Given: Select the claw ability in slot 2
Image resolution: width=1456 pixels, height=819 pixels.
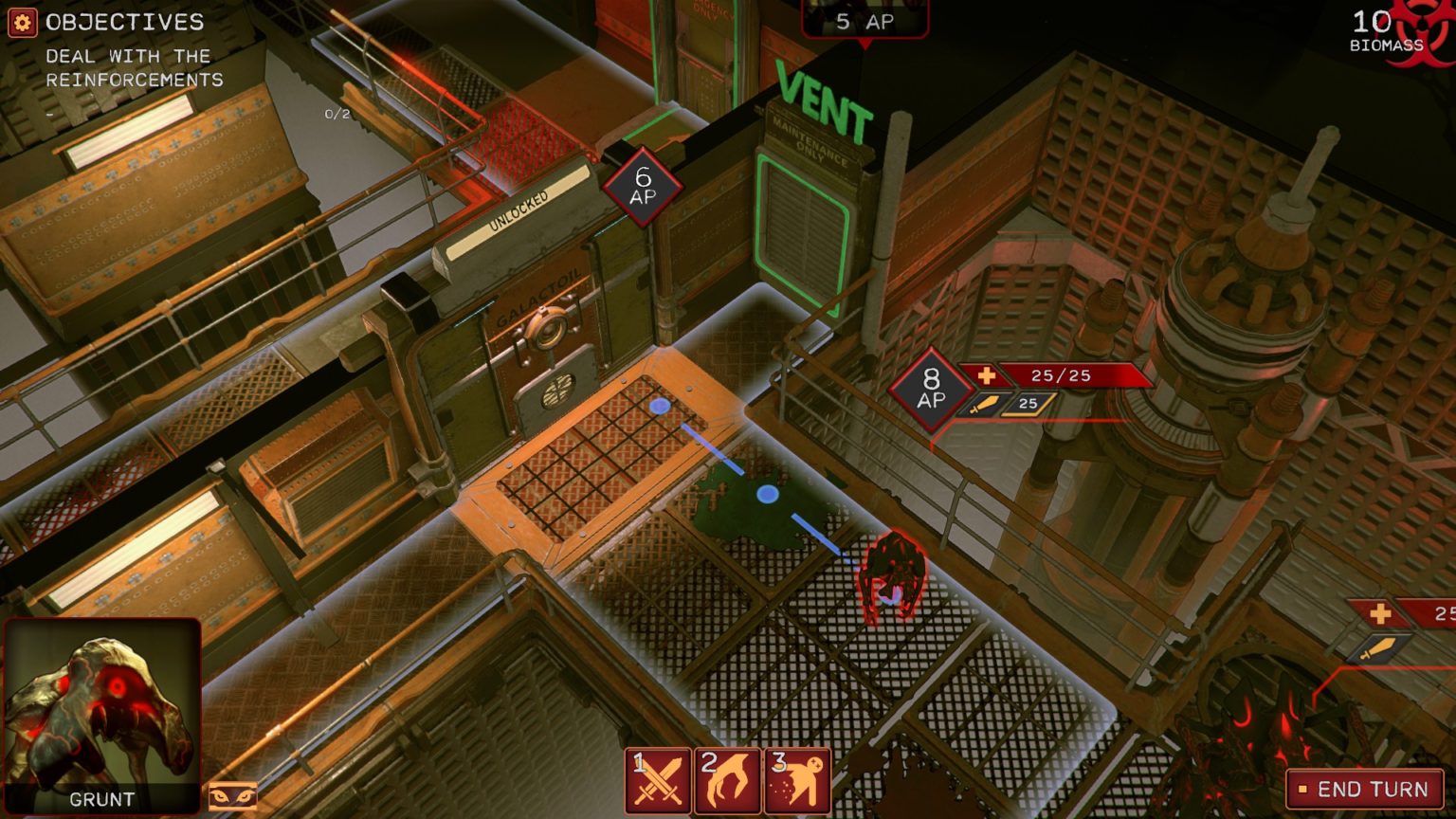Looking at the screenshot, I should coord(727,781).
